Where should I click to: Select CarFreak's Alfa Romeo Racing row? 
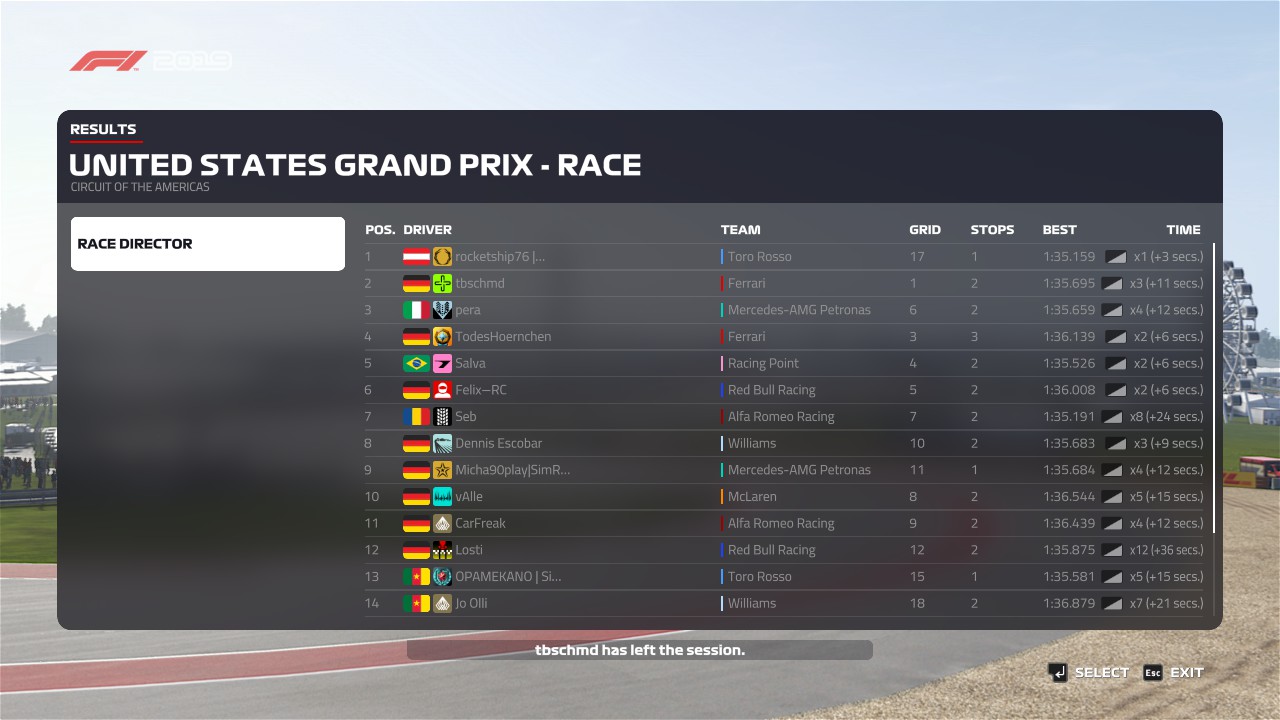click(x=784, y=523)
